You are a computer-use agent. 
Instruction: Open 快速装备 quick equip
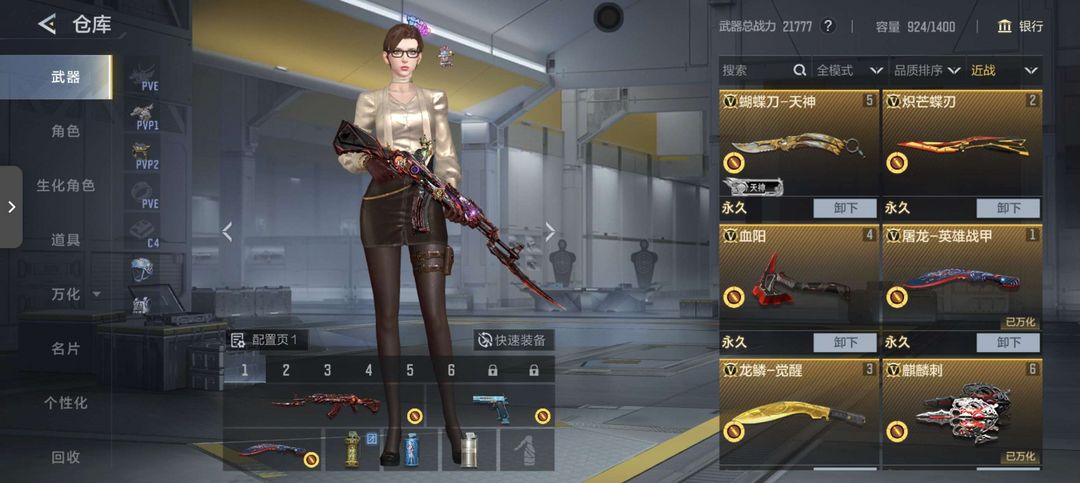[x=513, y=340]
